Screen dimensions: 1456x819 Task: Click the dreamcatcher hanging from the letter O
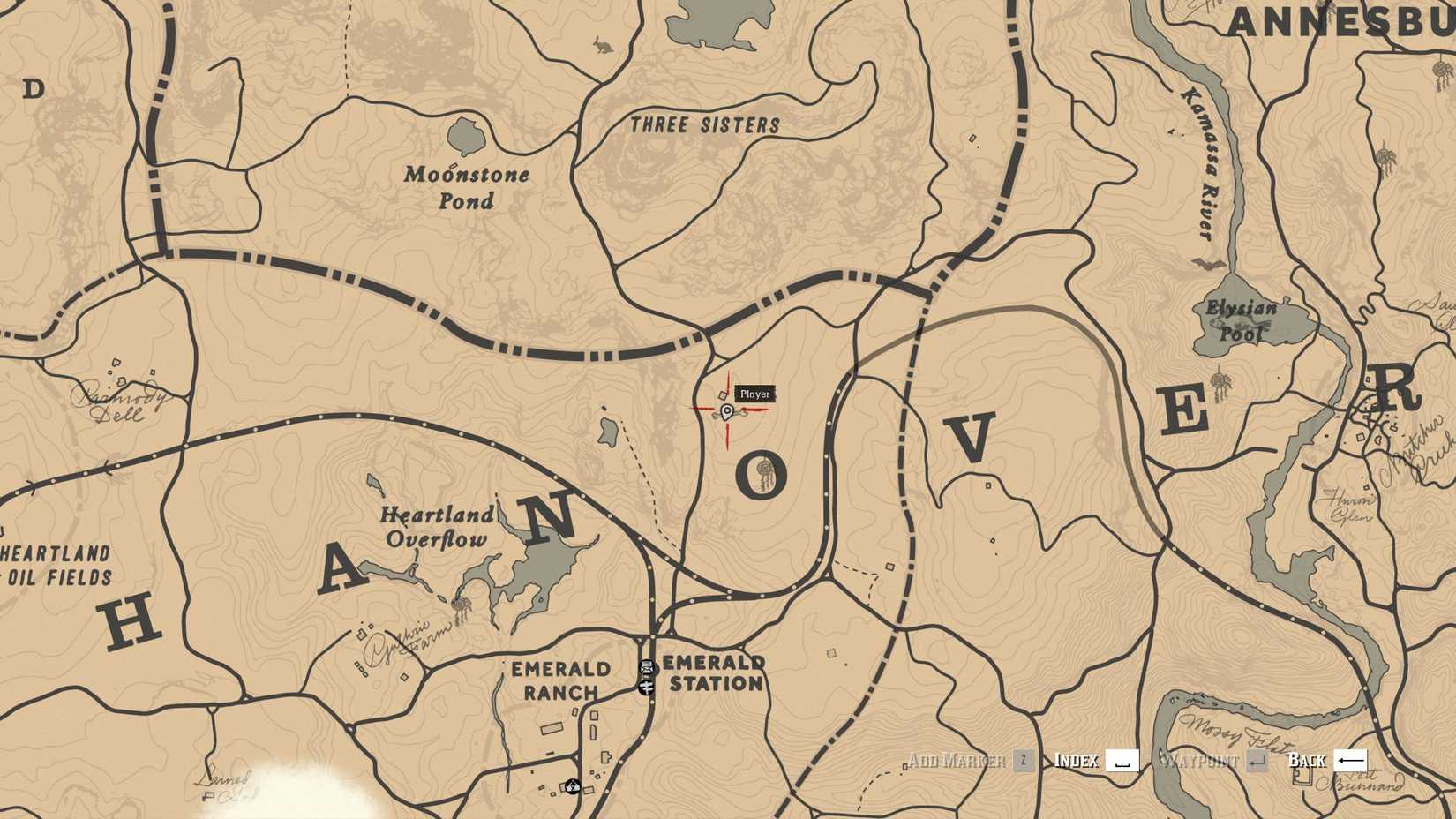click(763, 469)
